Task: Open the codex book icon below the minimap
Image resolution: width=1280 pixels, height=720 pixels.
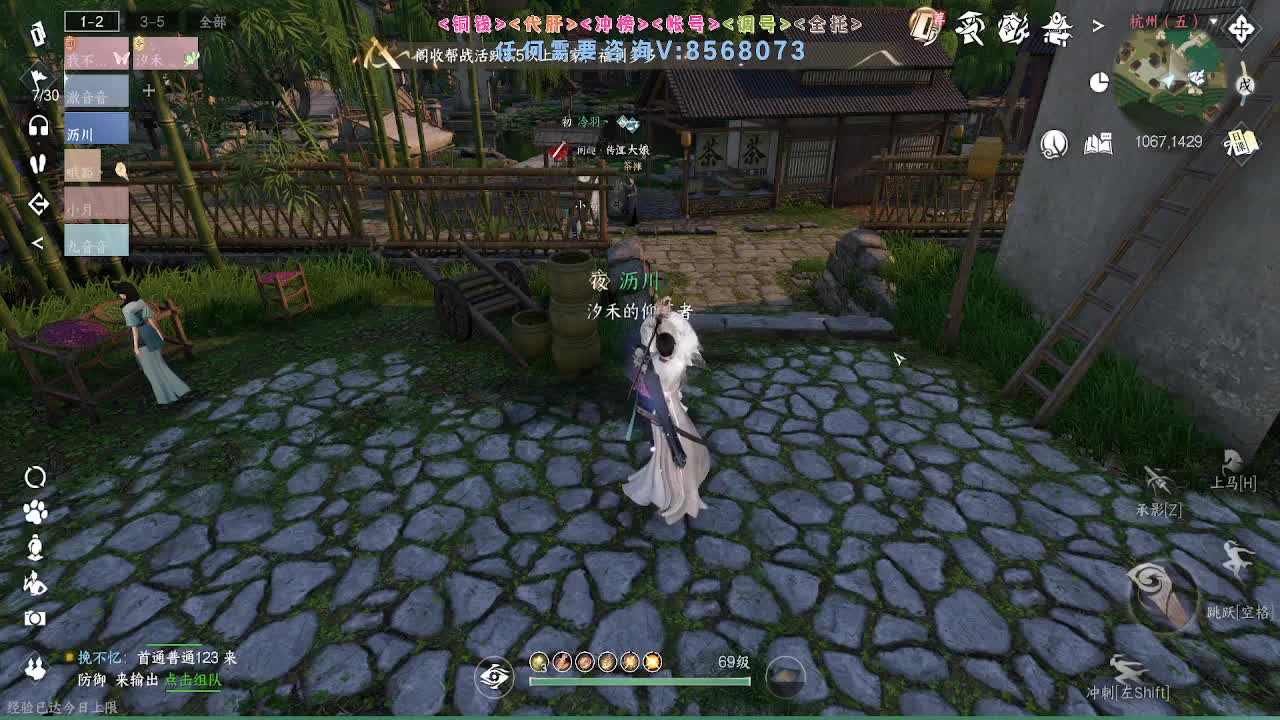Action: click(x=1098, y=143)
